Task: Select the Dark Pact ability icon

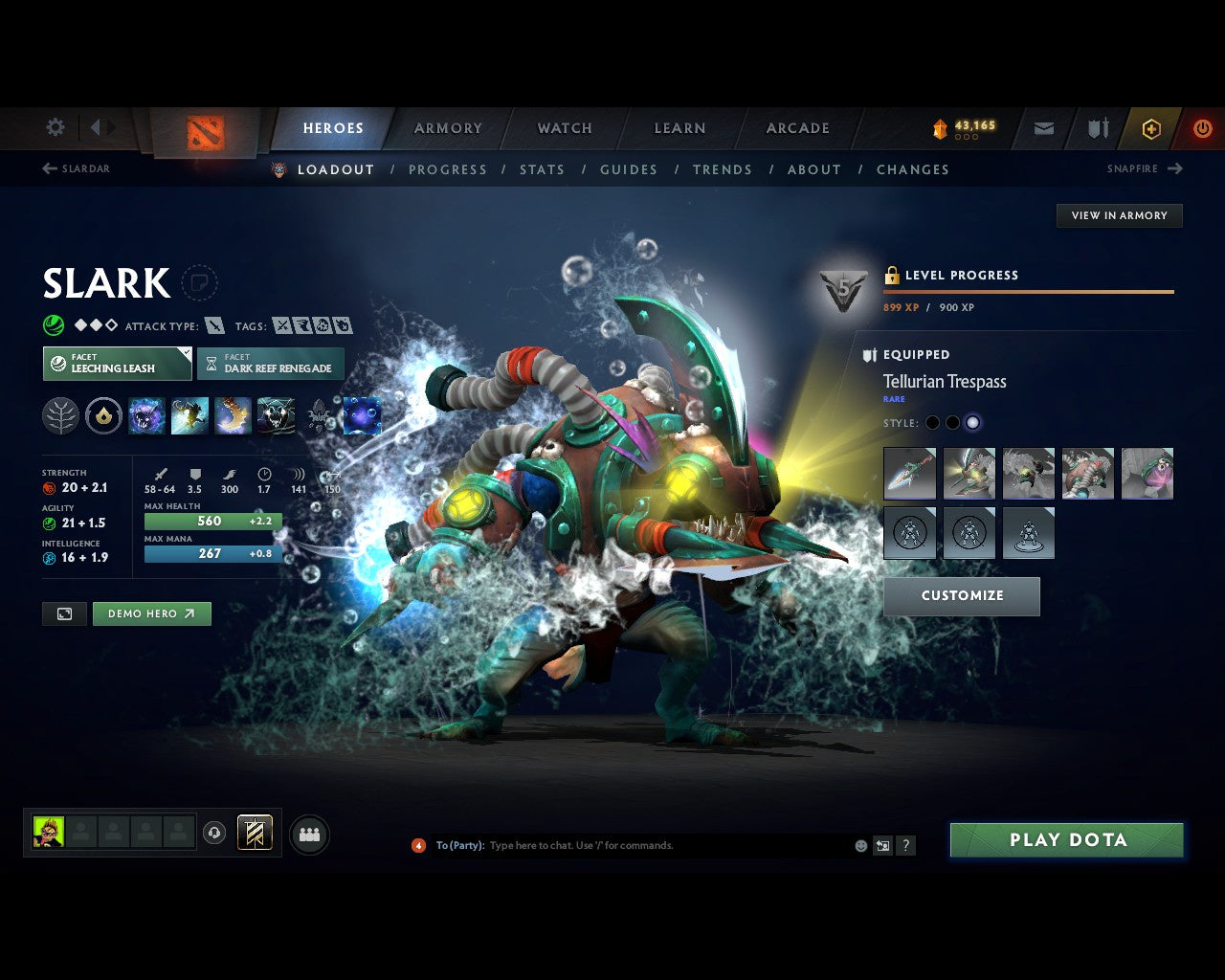Action: [146, 414]
